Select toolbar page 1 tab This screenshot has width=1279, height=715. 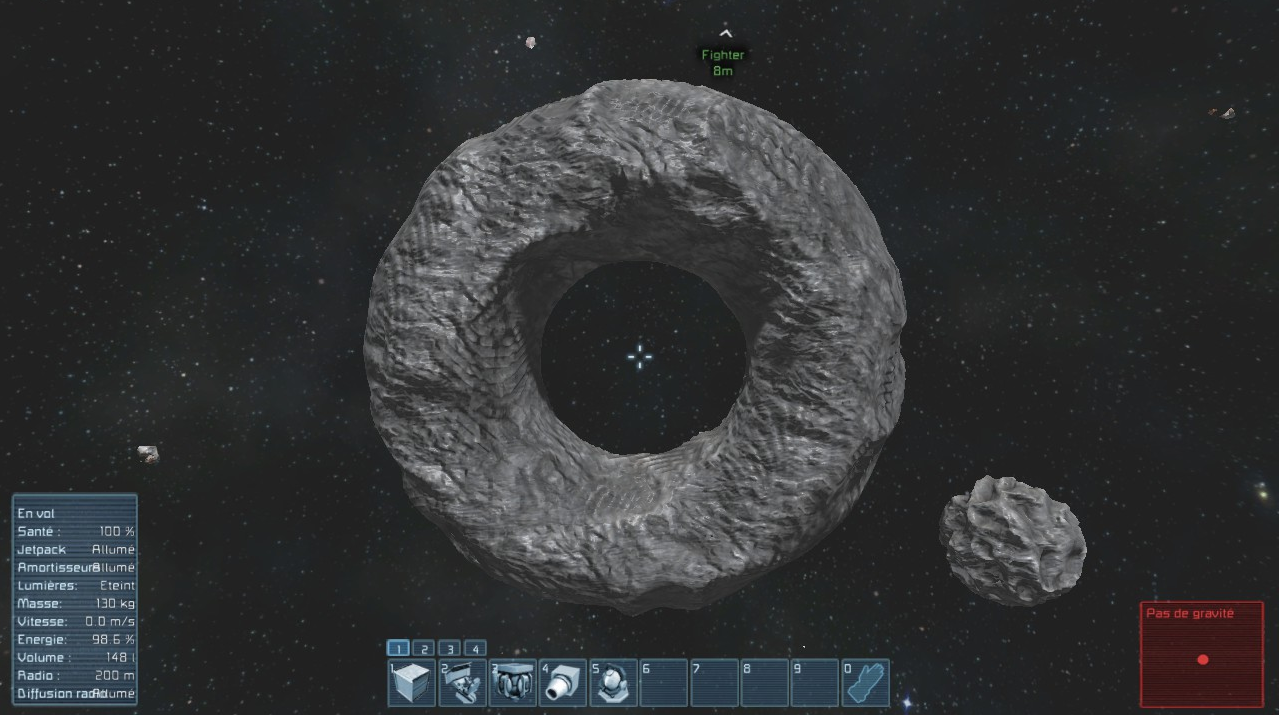tap(397, 648)
